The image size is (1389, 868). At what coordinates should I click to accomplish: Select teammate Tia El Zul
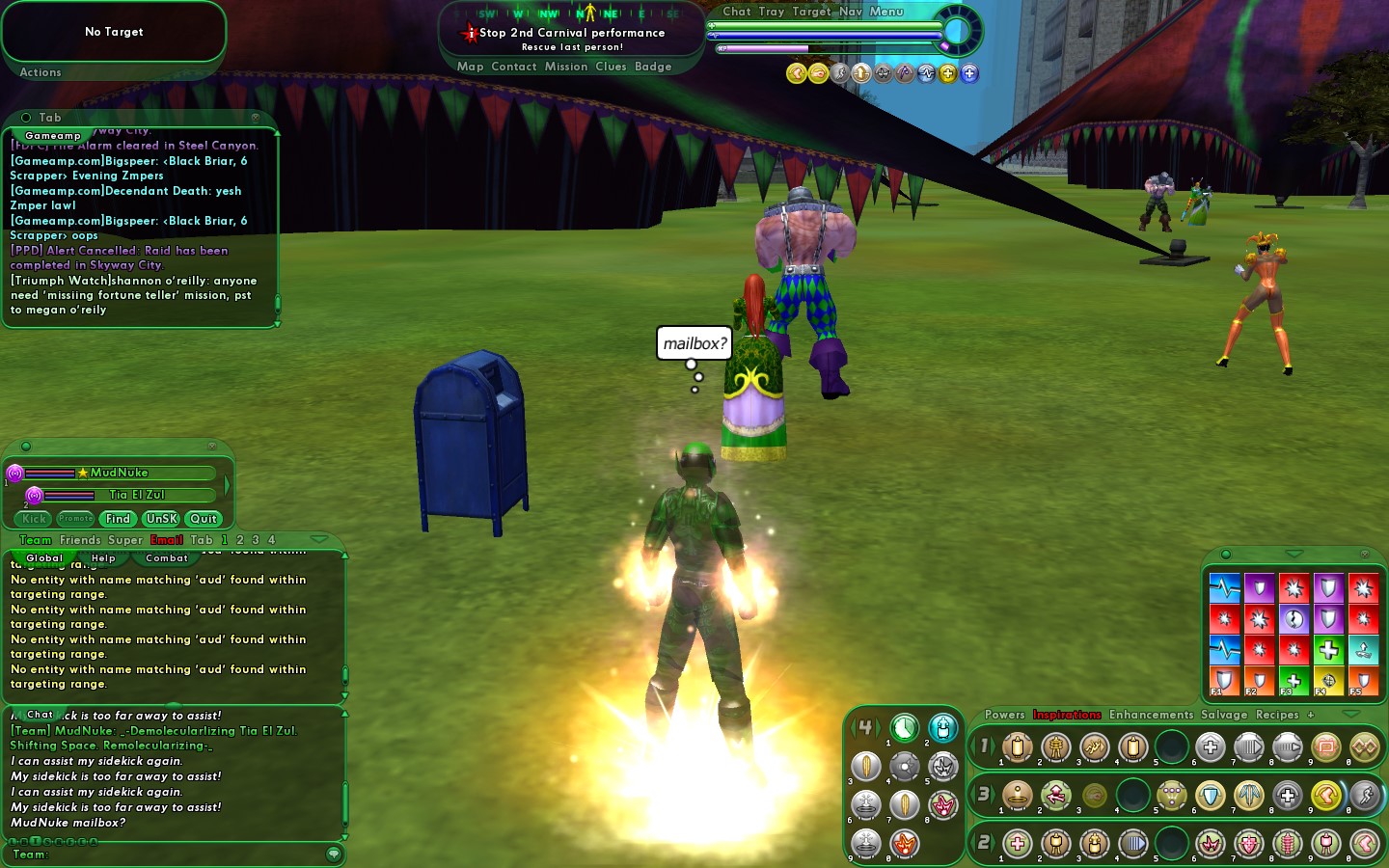[x=136, y=495]
